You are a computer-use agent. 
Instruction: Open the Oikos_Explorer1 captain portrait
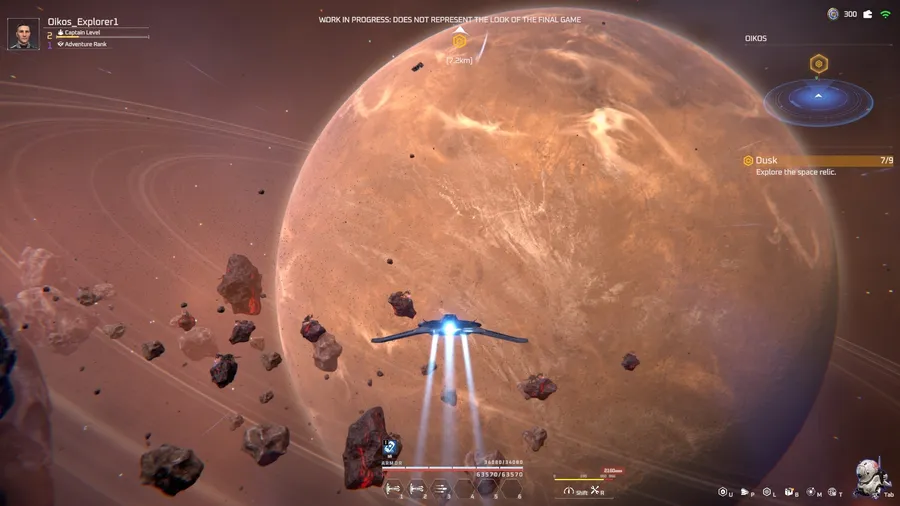point(23,34)
